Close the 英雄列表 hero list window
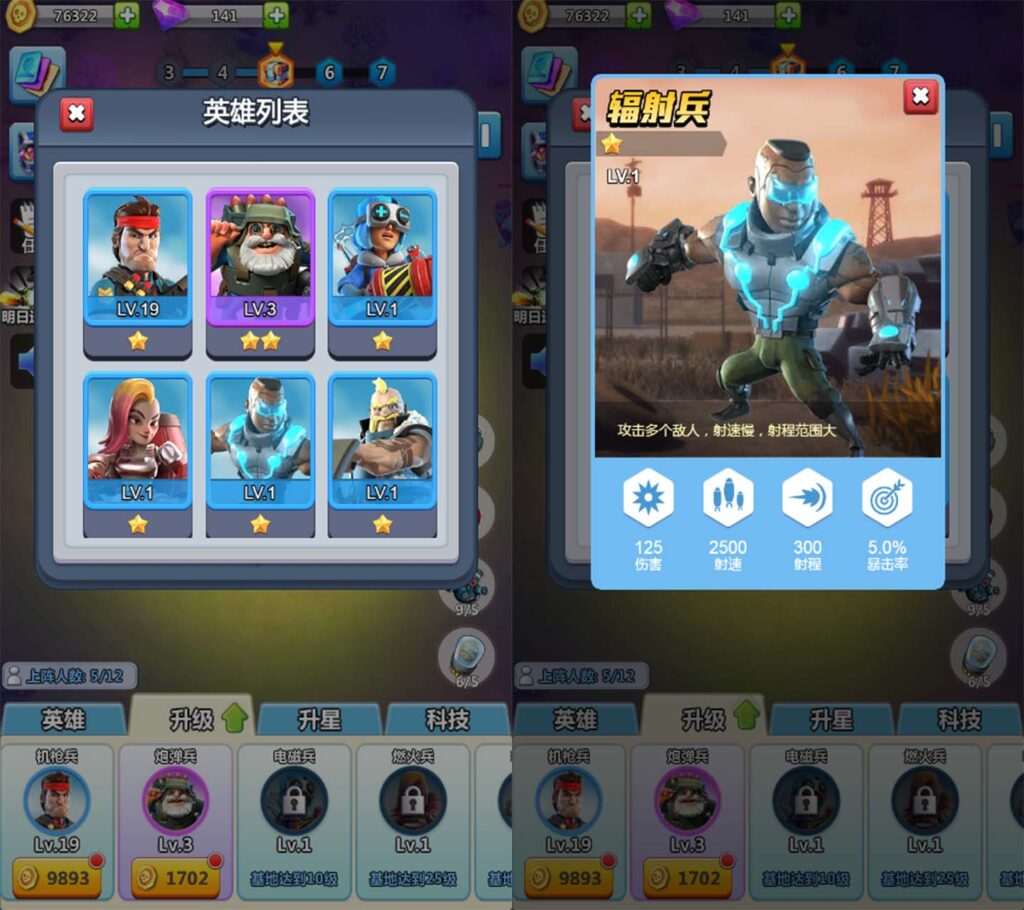1024x910 pixels. click(x=76, y=114)
